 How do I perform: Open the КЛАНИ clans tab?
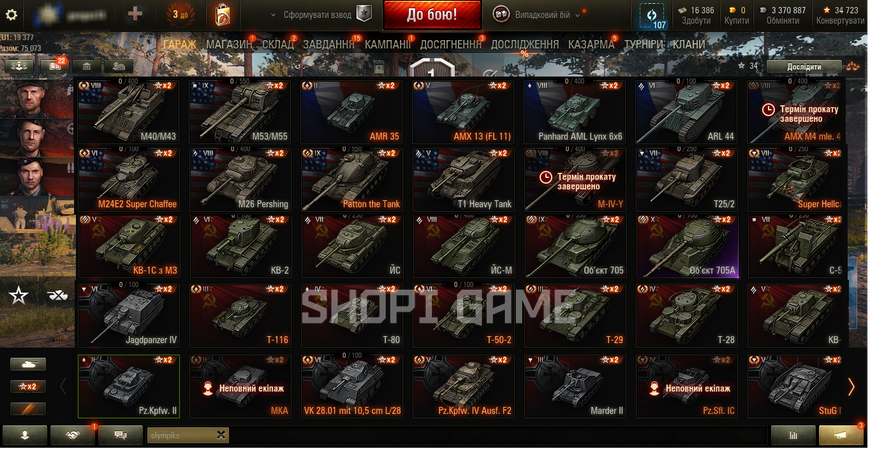[688, 45]
